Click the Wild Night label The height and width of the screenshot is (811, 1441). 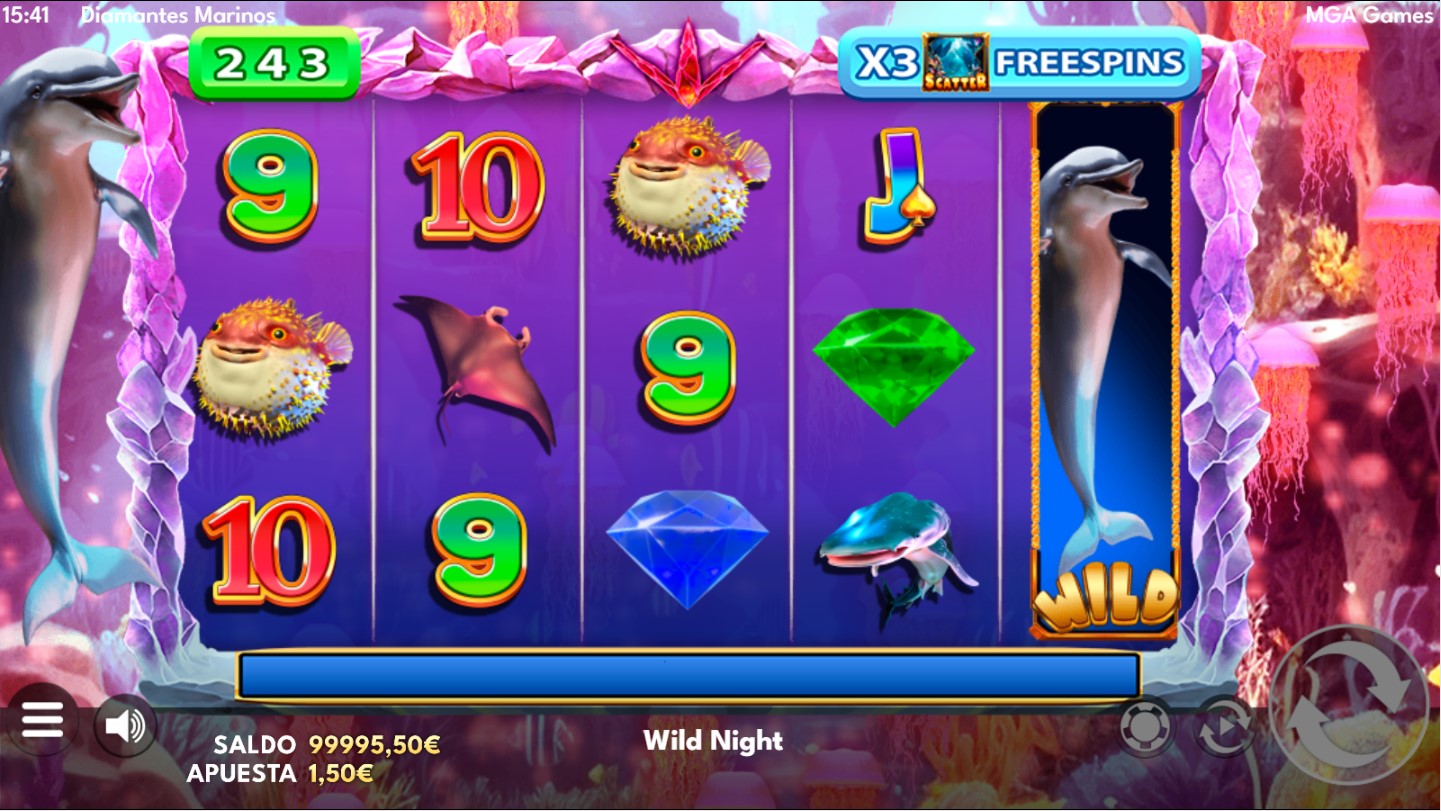[716, 741]
